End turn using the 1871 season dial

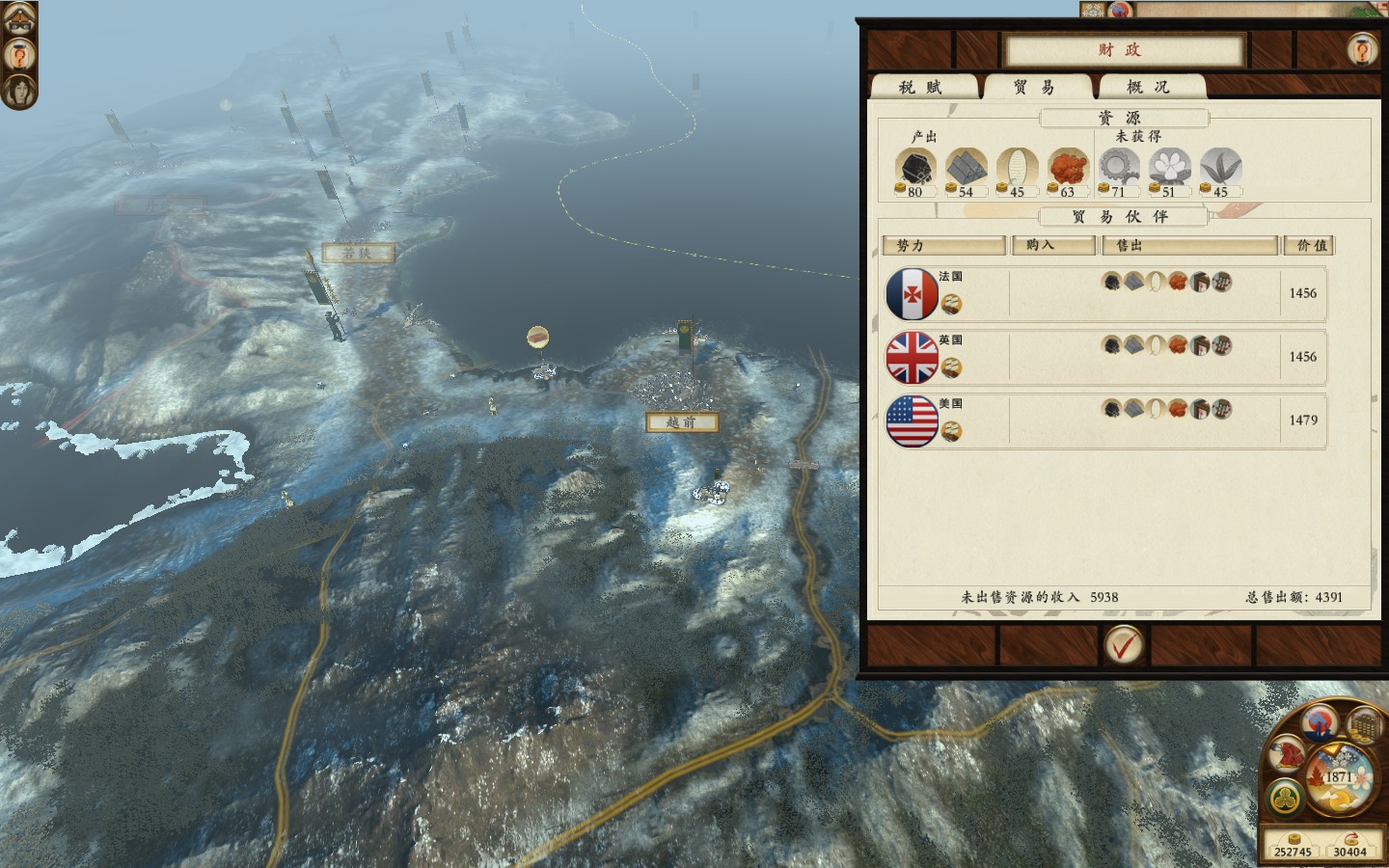[1339, 777]
